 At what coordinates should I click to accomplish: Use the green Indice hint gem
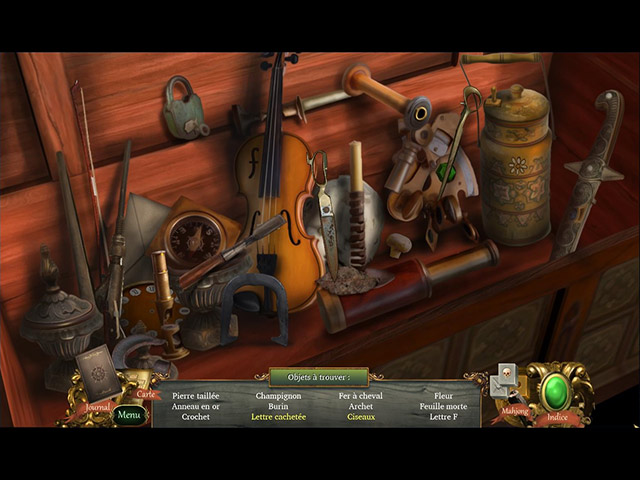click(556, 390)
